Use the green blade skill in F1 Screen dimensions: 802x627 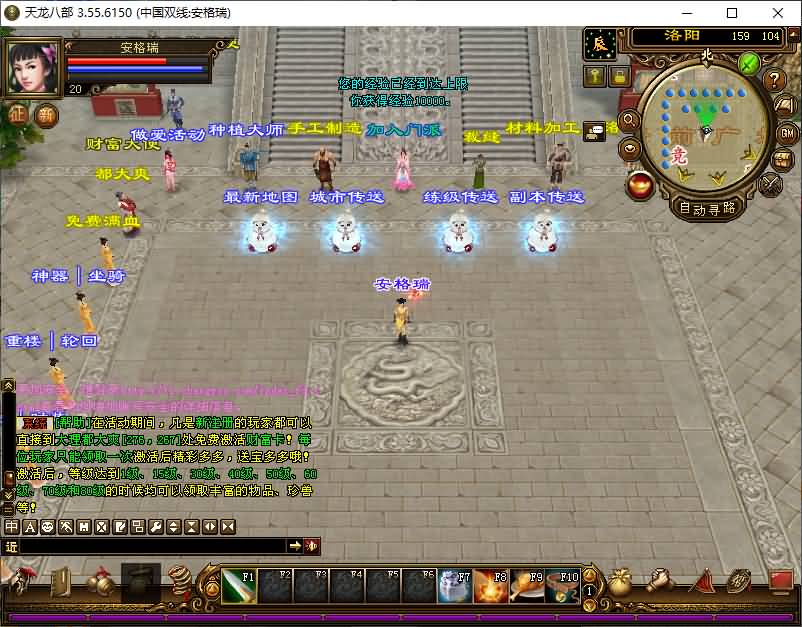[x=238, y=586]
